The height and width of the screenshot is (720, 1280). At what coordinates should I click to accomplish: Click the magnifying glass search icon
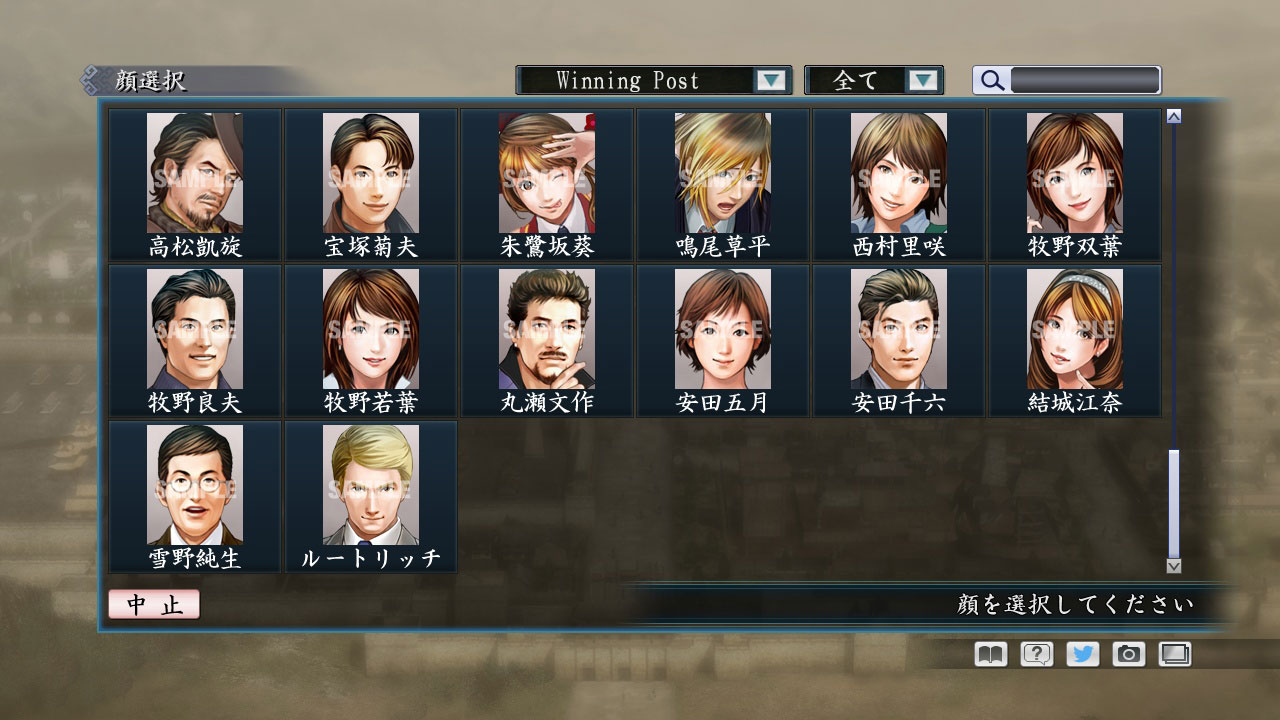990,80
